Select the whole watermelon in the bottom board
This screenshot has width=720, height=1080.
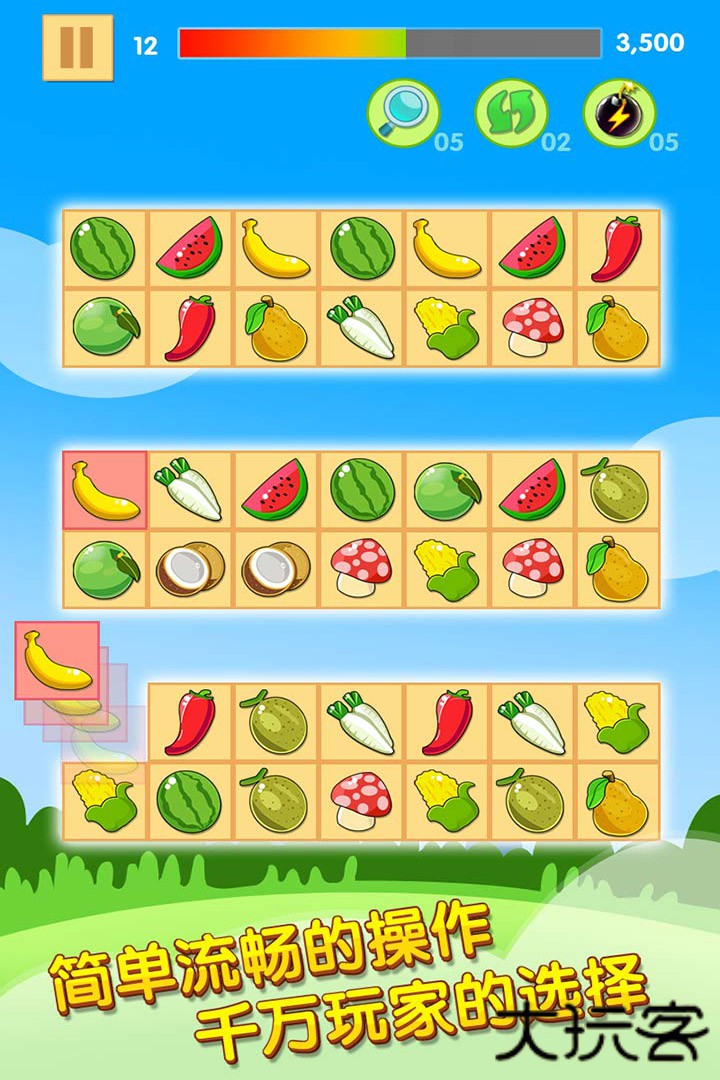coord(190,801)
